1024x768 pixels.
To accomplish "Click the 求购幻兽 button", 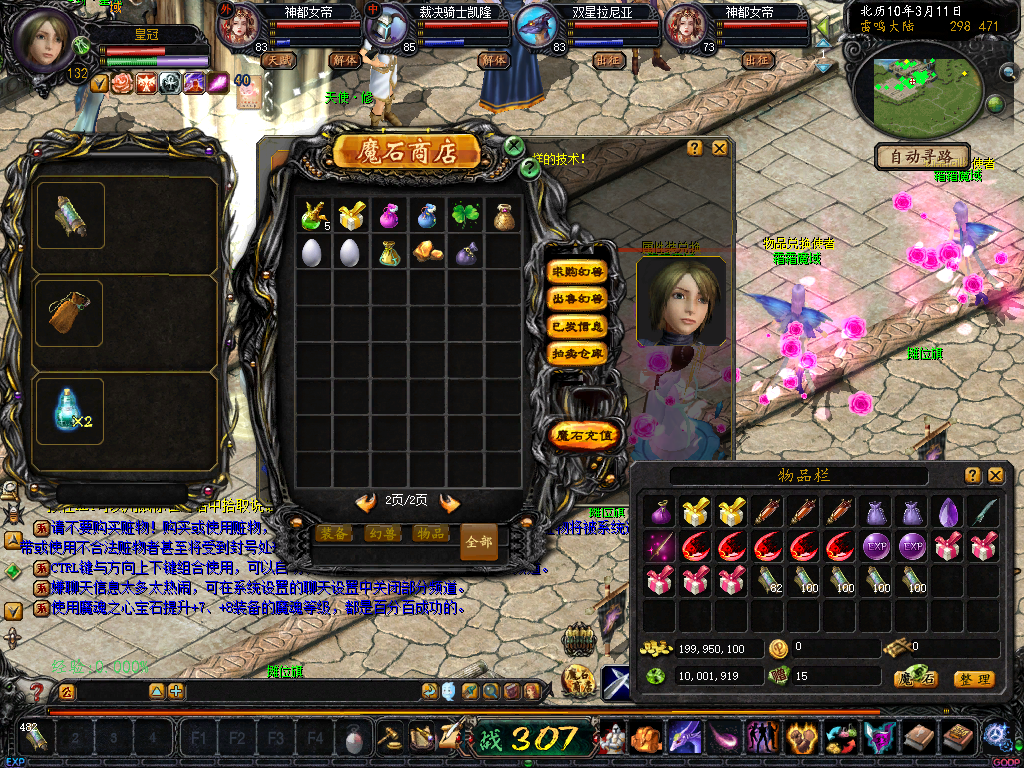I will (x=578, y=272).
